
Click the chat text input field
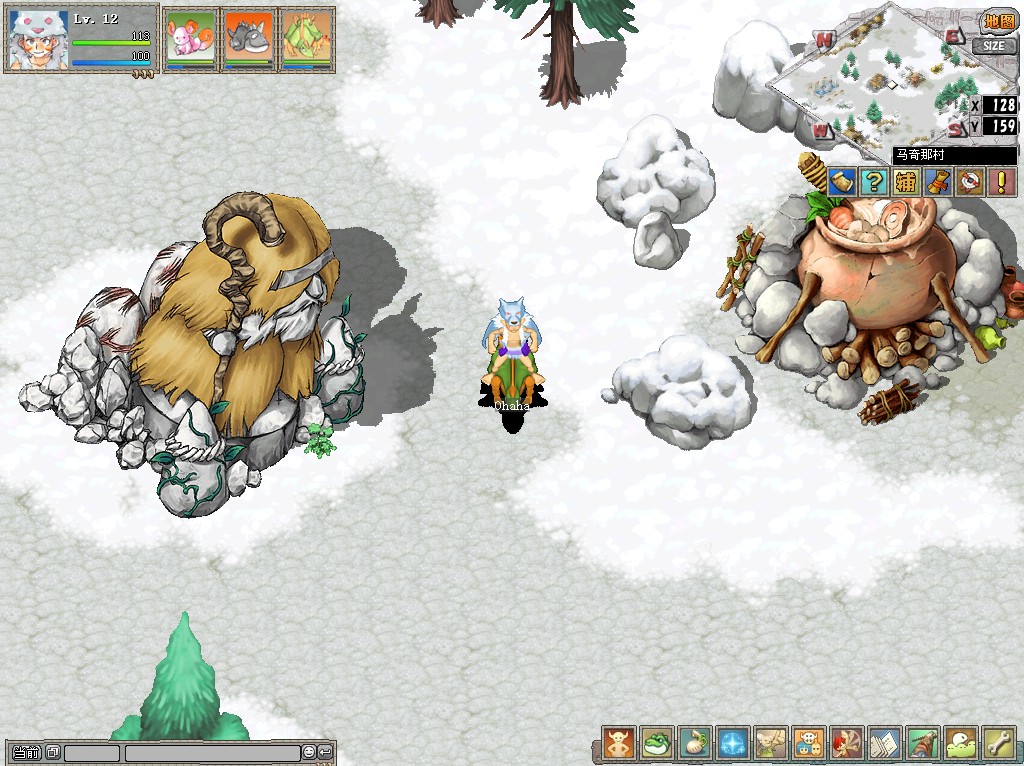pos(212,753)
